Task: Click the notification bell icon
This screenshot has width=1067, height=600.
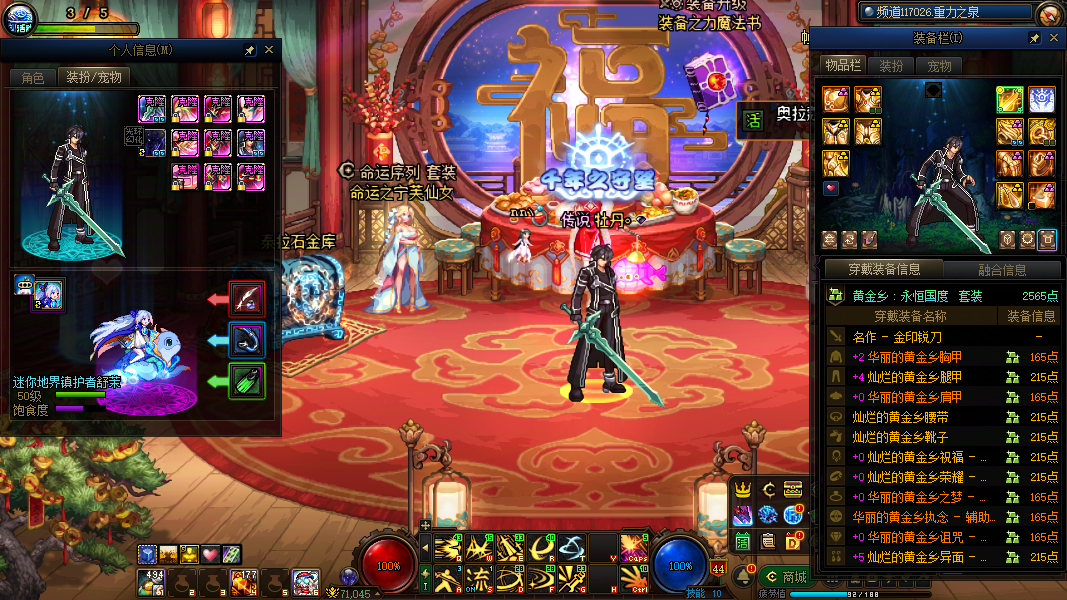Action: [744, 577]
